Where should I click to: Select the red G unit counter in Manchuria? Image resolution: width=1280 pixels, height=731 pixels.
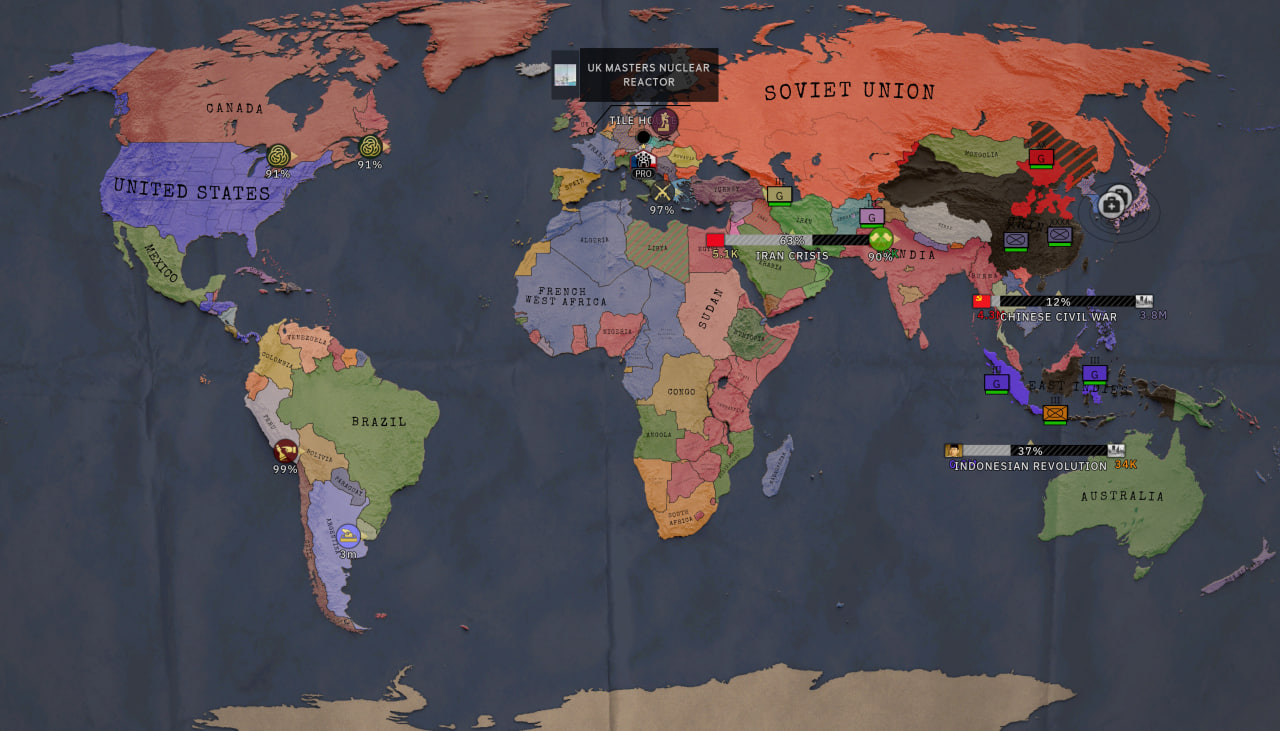(x=1041, y=157)
